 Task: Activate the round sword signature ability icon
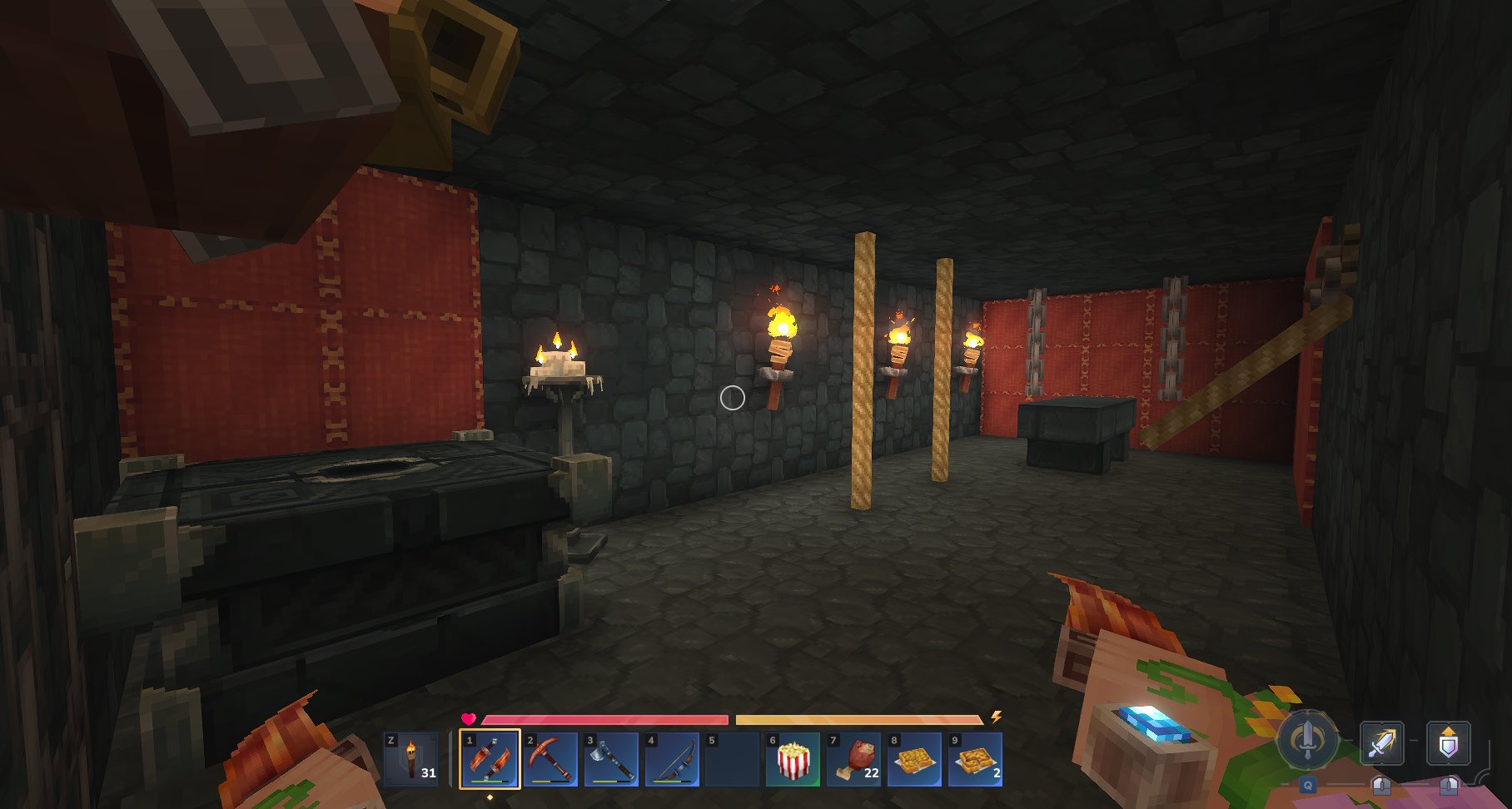coord(1307,738)
